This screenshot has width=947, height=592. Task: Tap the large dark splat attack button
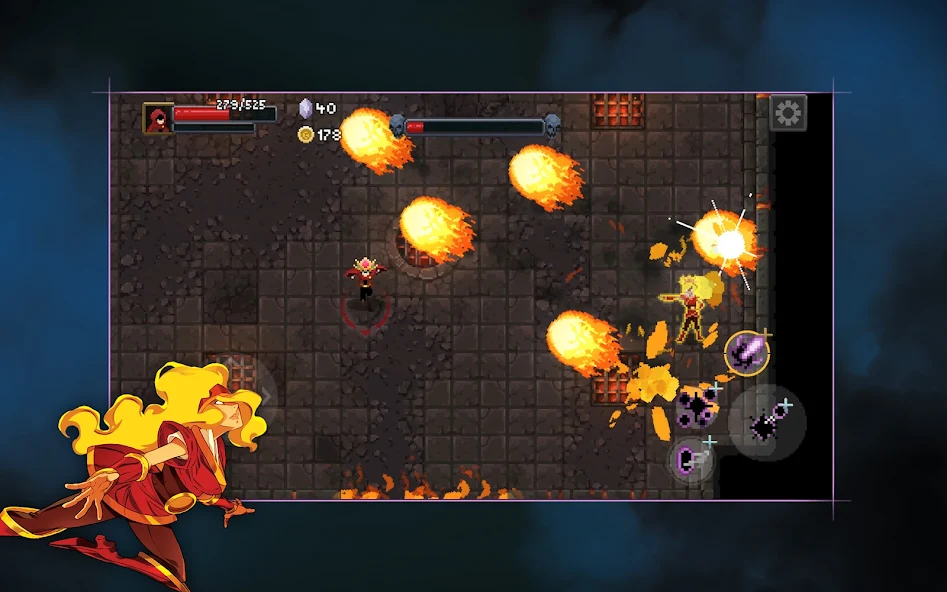coord(766,423)
